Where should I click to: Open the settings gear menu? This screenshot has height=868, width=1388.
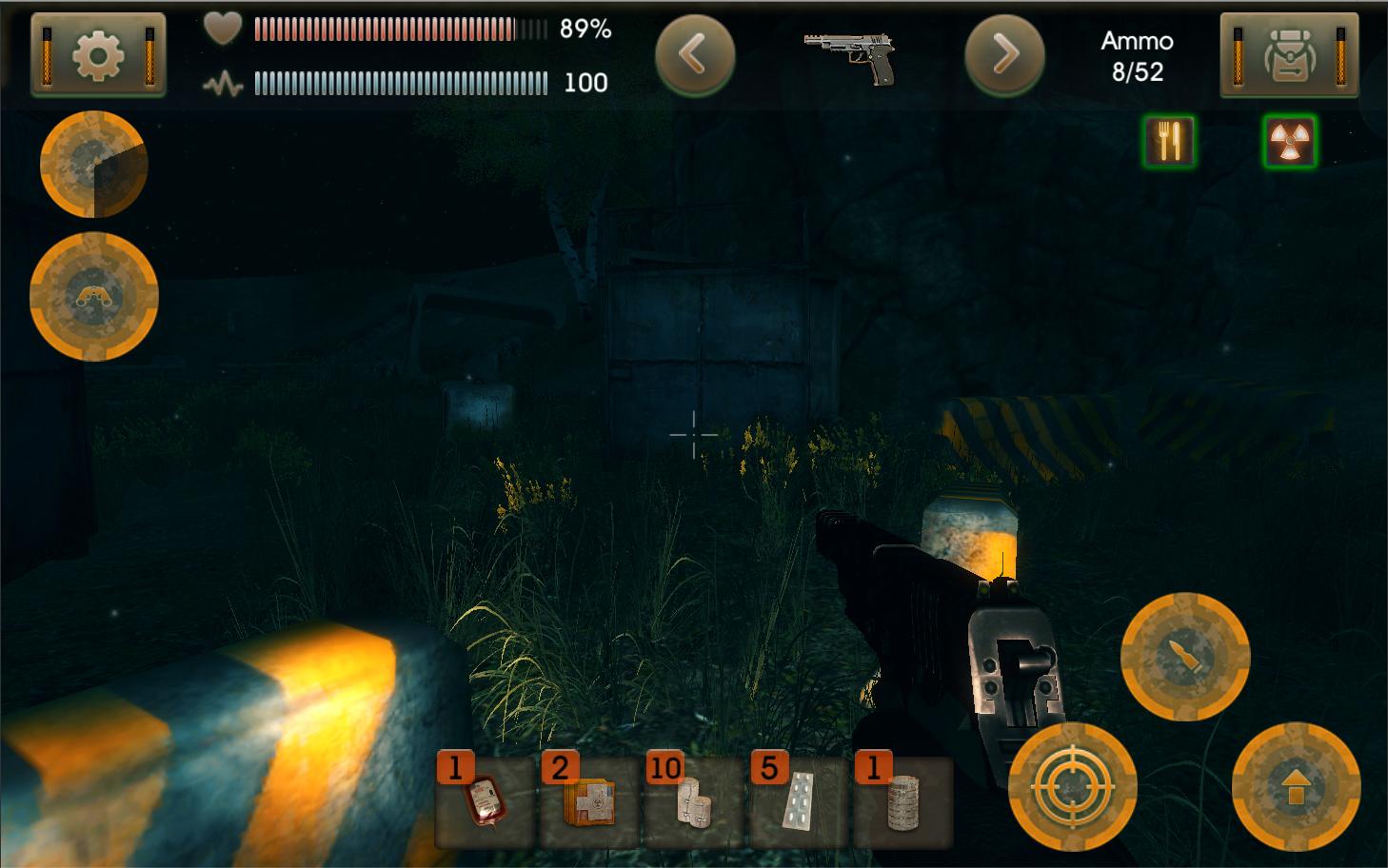click(x=98, y=55)
